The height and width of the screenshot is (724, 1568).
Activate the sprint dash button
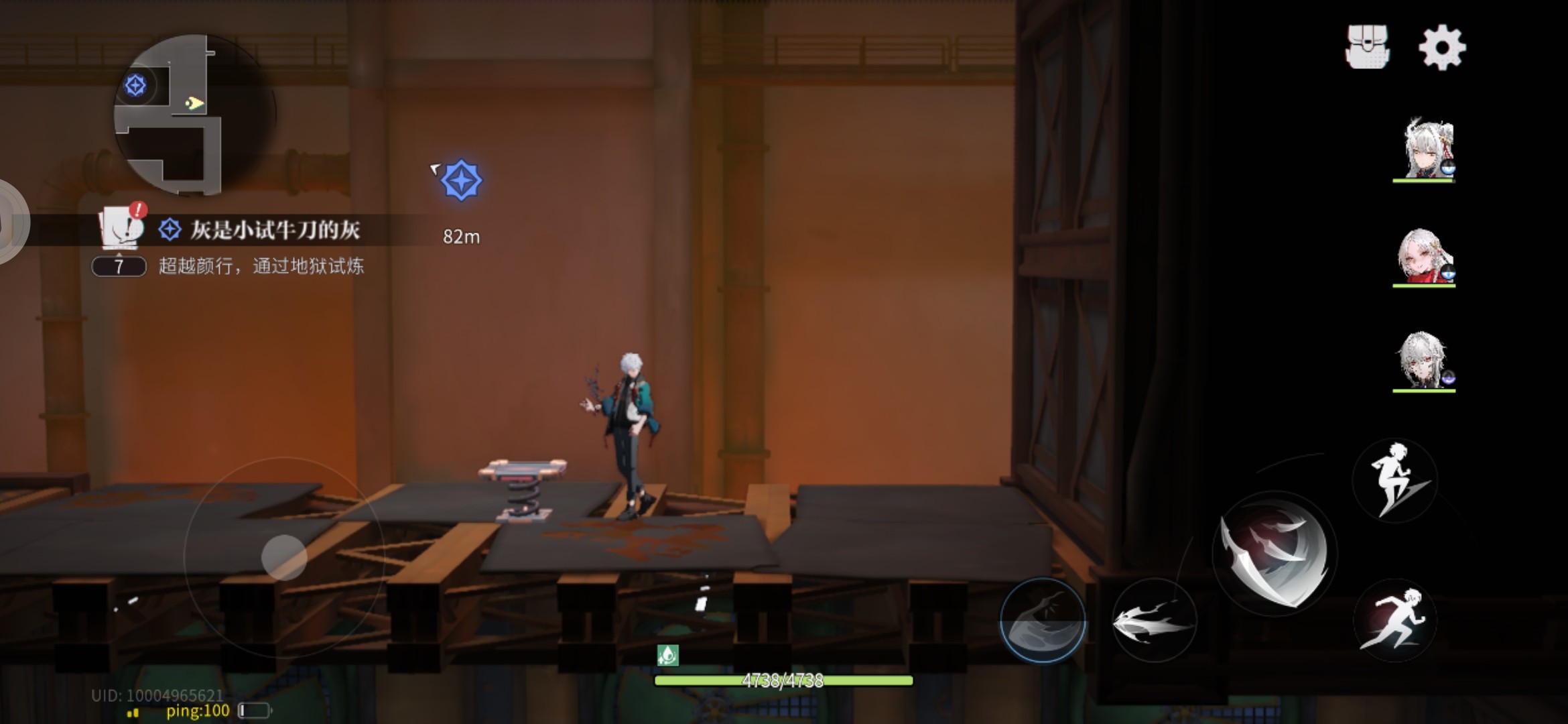1394,619
